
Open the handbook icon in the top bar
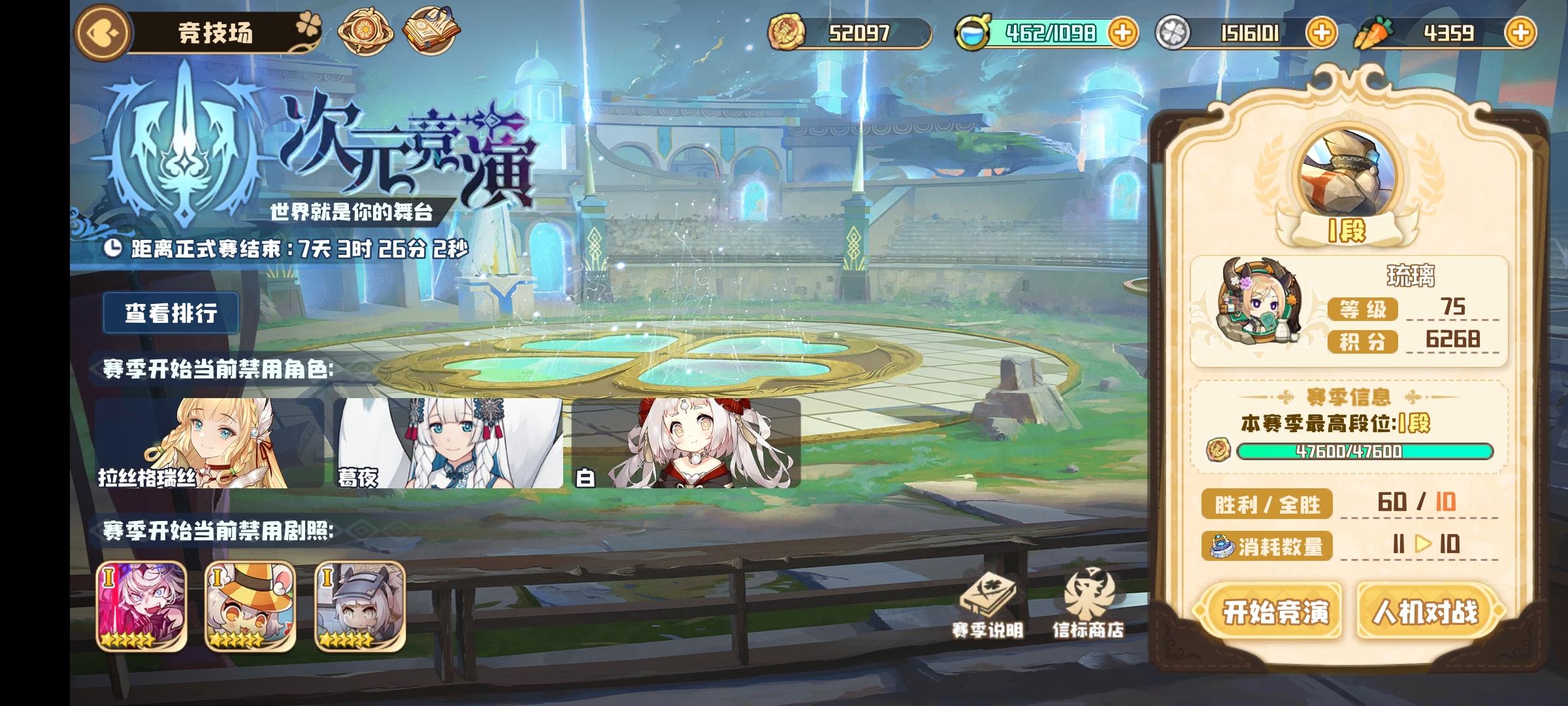(431, 29)
